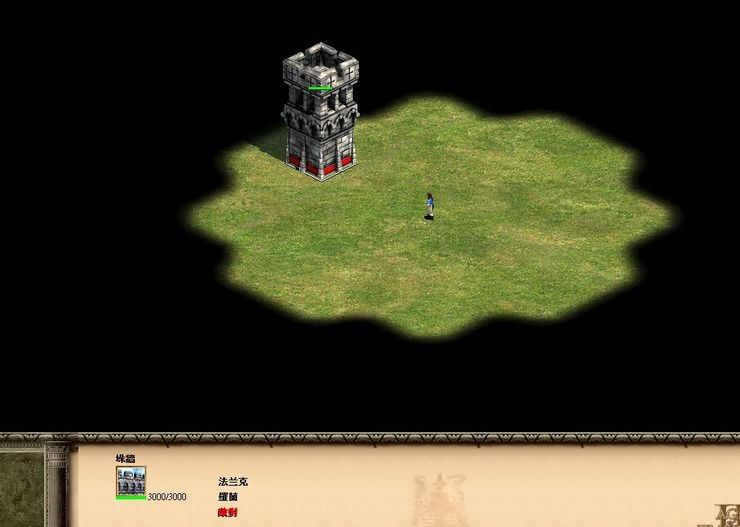Select the stone tower with the health bar

click(319, 115)
